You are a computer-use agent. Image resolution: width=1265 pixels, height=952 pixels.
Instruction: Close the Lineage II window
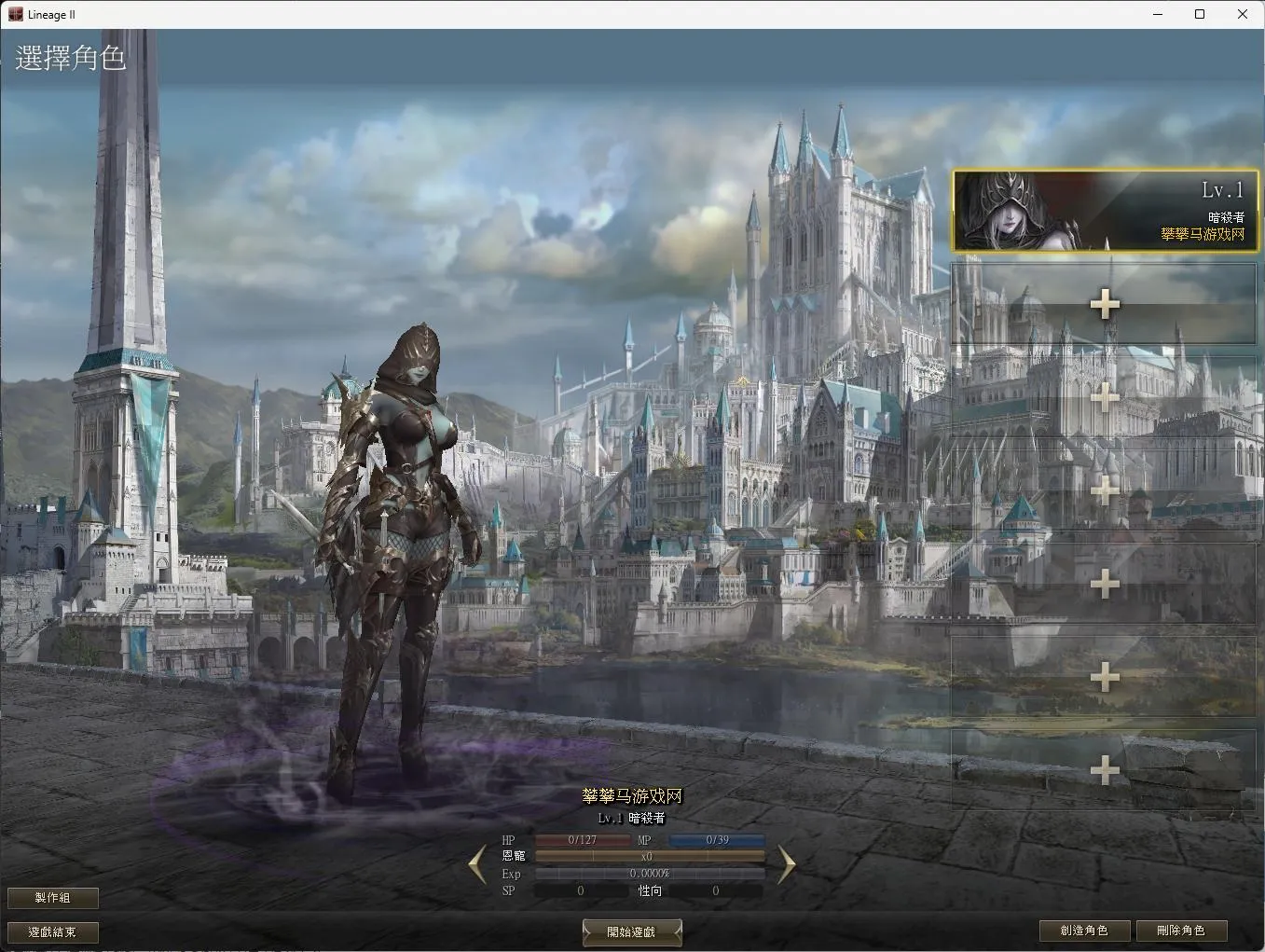pos(1242,14)
